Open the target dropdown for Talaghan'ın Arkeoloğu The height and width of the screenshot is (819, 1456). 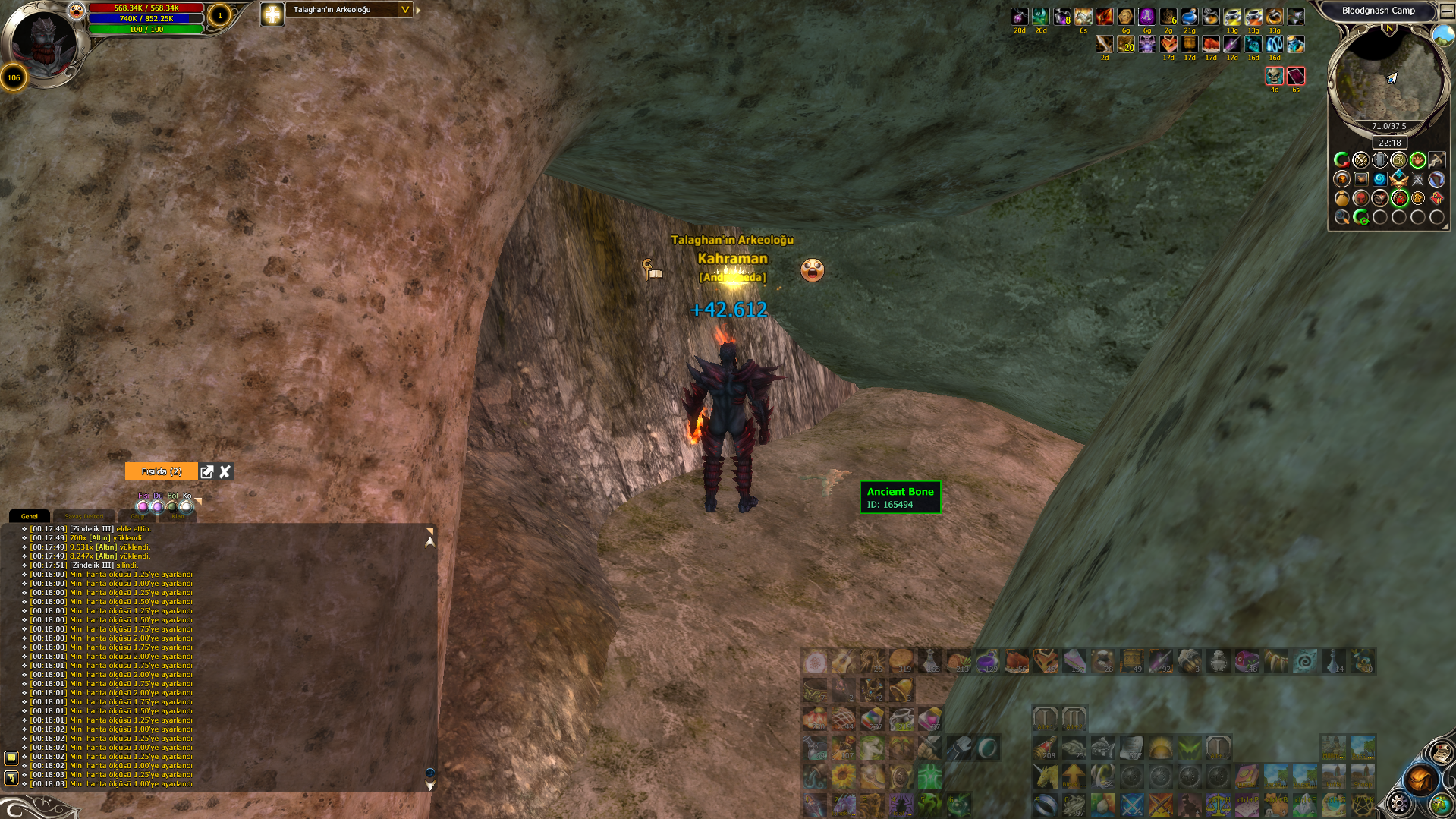(x=405, y=10)
